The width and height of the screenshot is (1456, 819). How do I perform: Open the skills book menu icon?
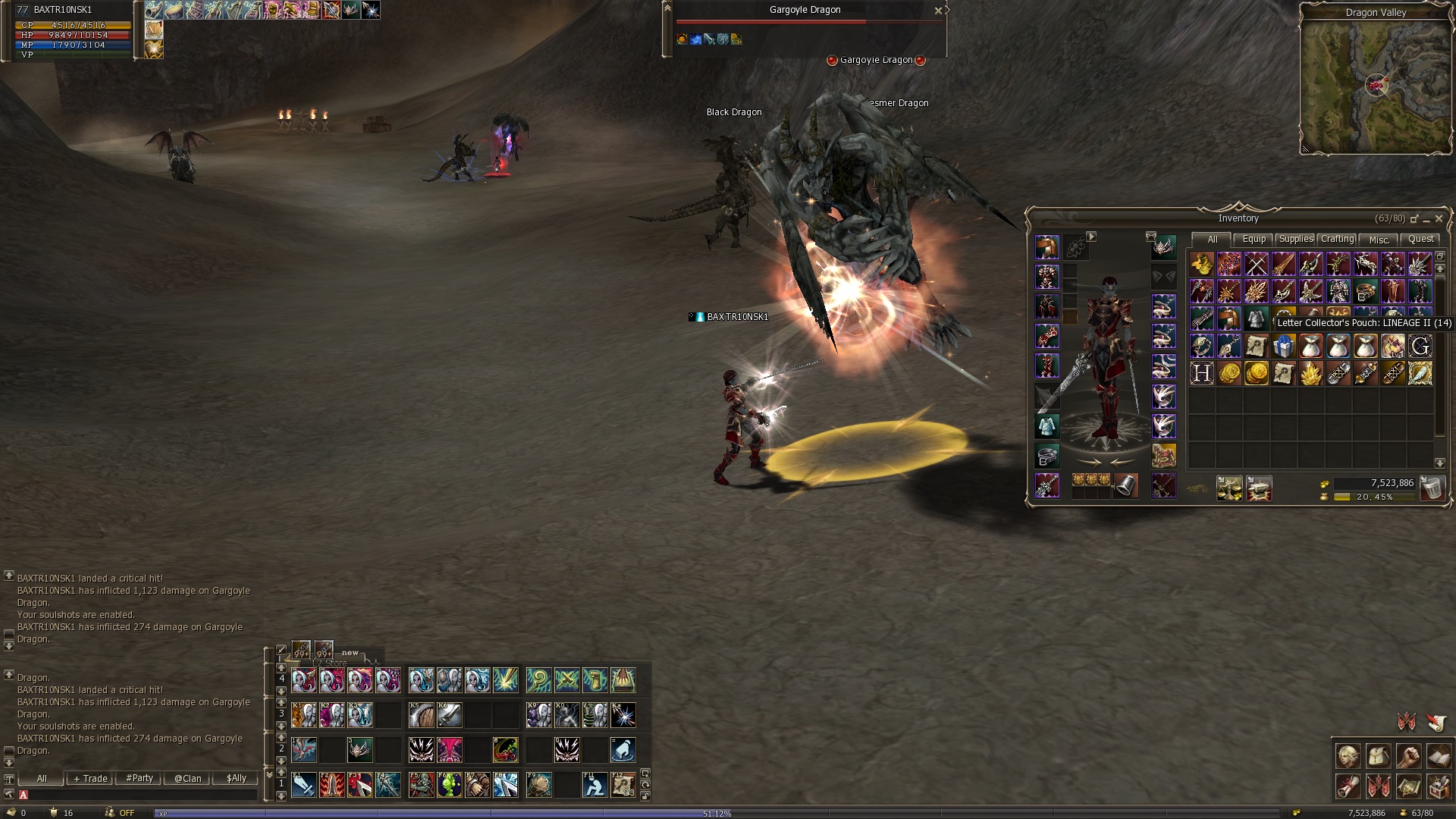coord(1439,756)
